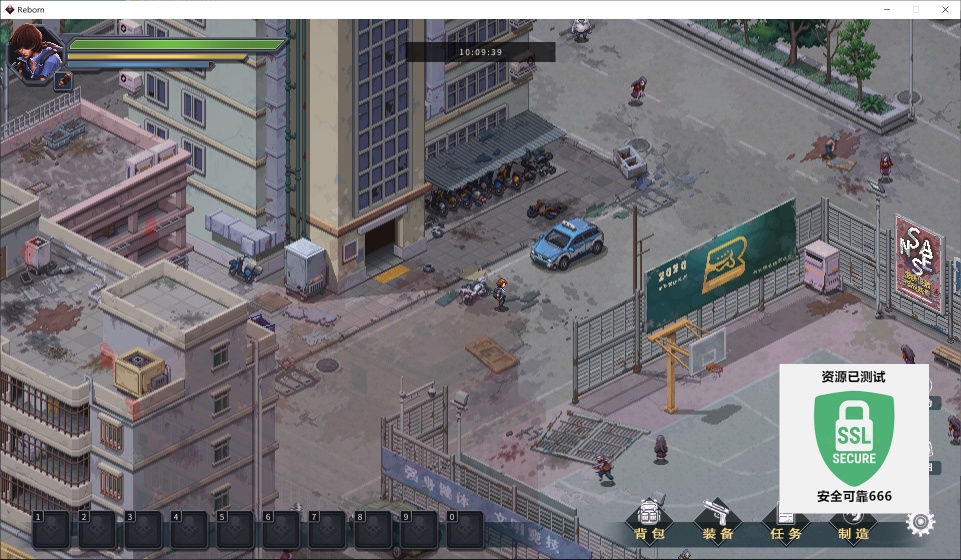
Task: Select hotbar slot numbered 0
Action: pos(465,529)
